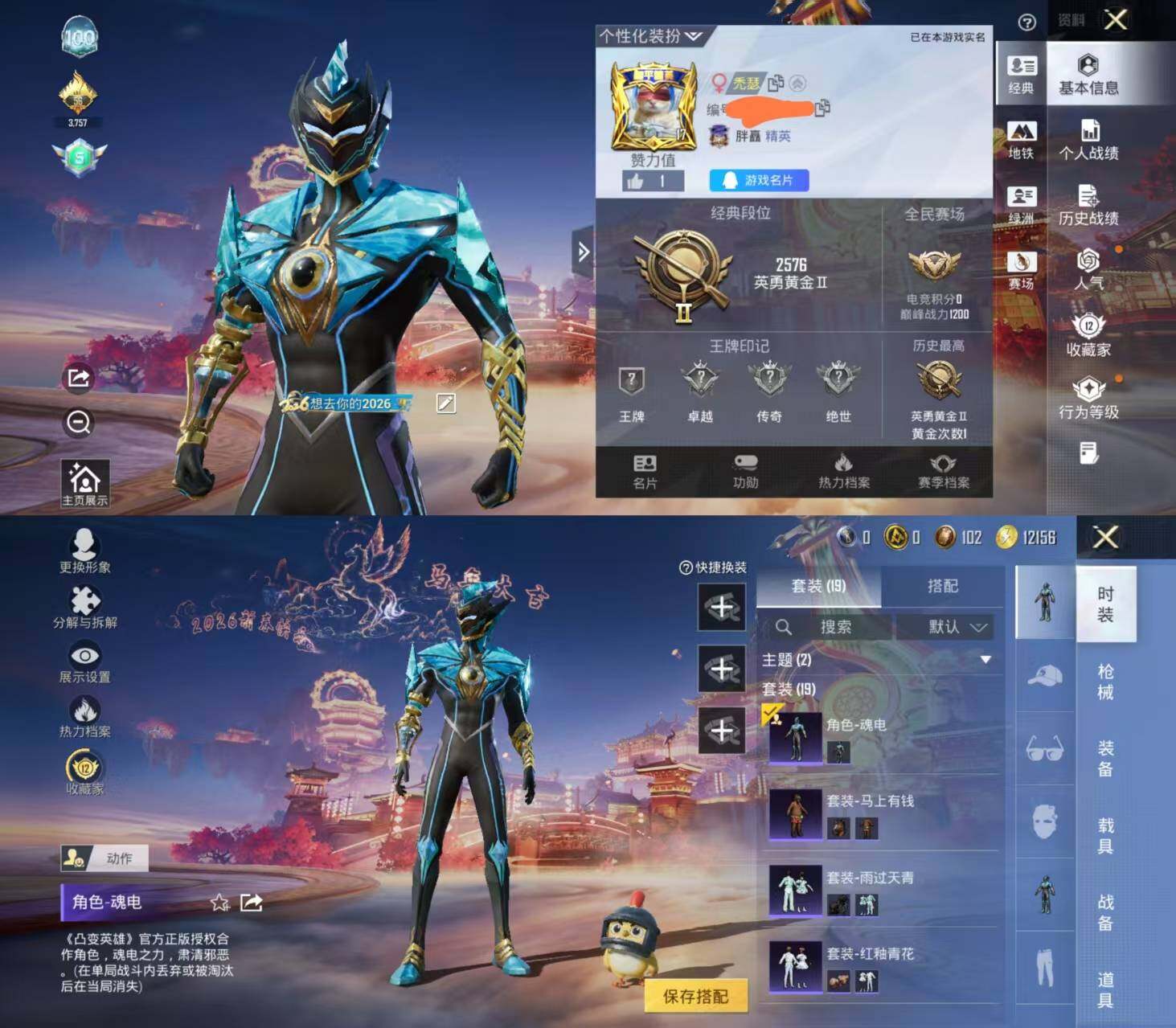View the 行为等级 behavior level
This screenshot has width=1176, height=1028.
click(x=1088, y=399)
